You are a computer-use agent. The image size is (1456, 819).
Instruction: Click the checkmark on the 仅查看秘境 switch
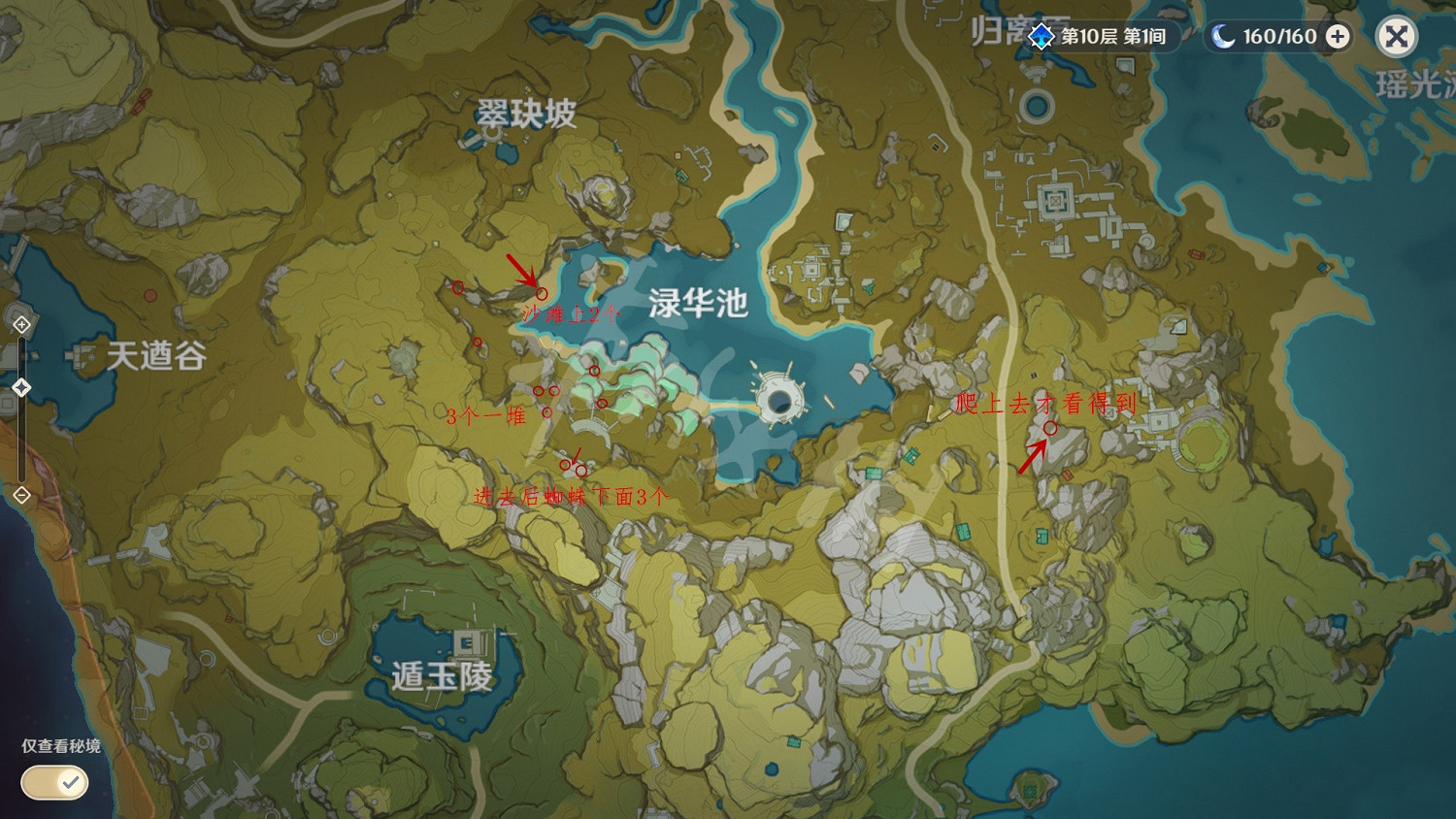tap(69, 782)
